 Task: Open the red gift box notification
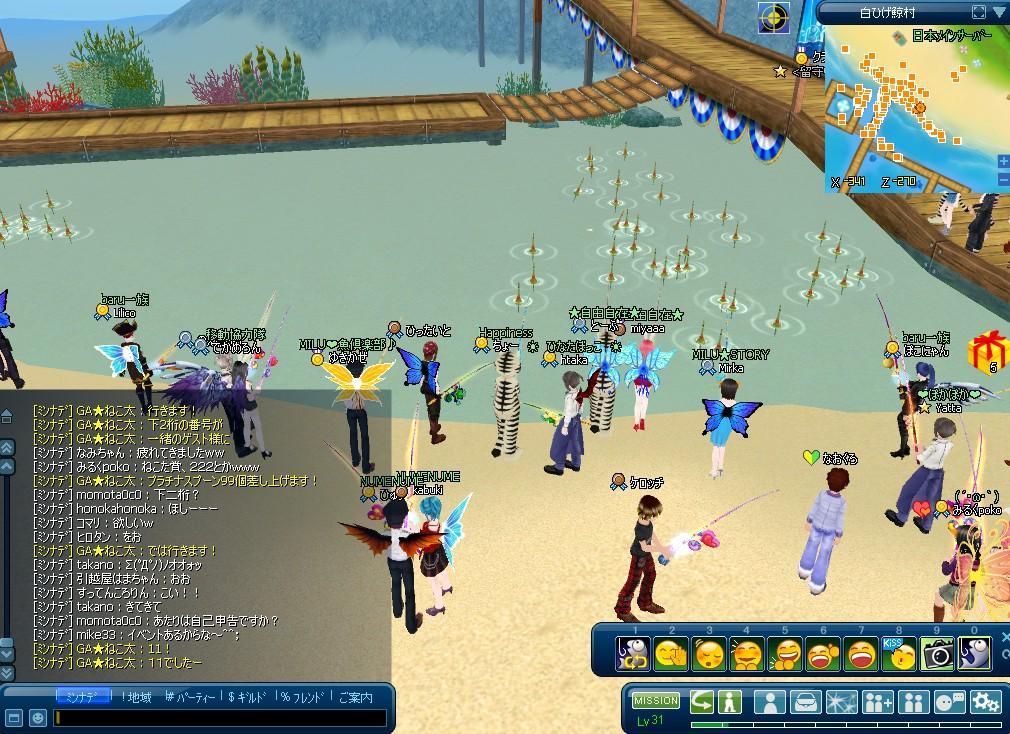coord(987,350)
